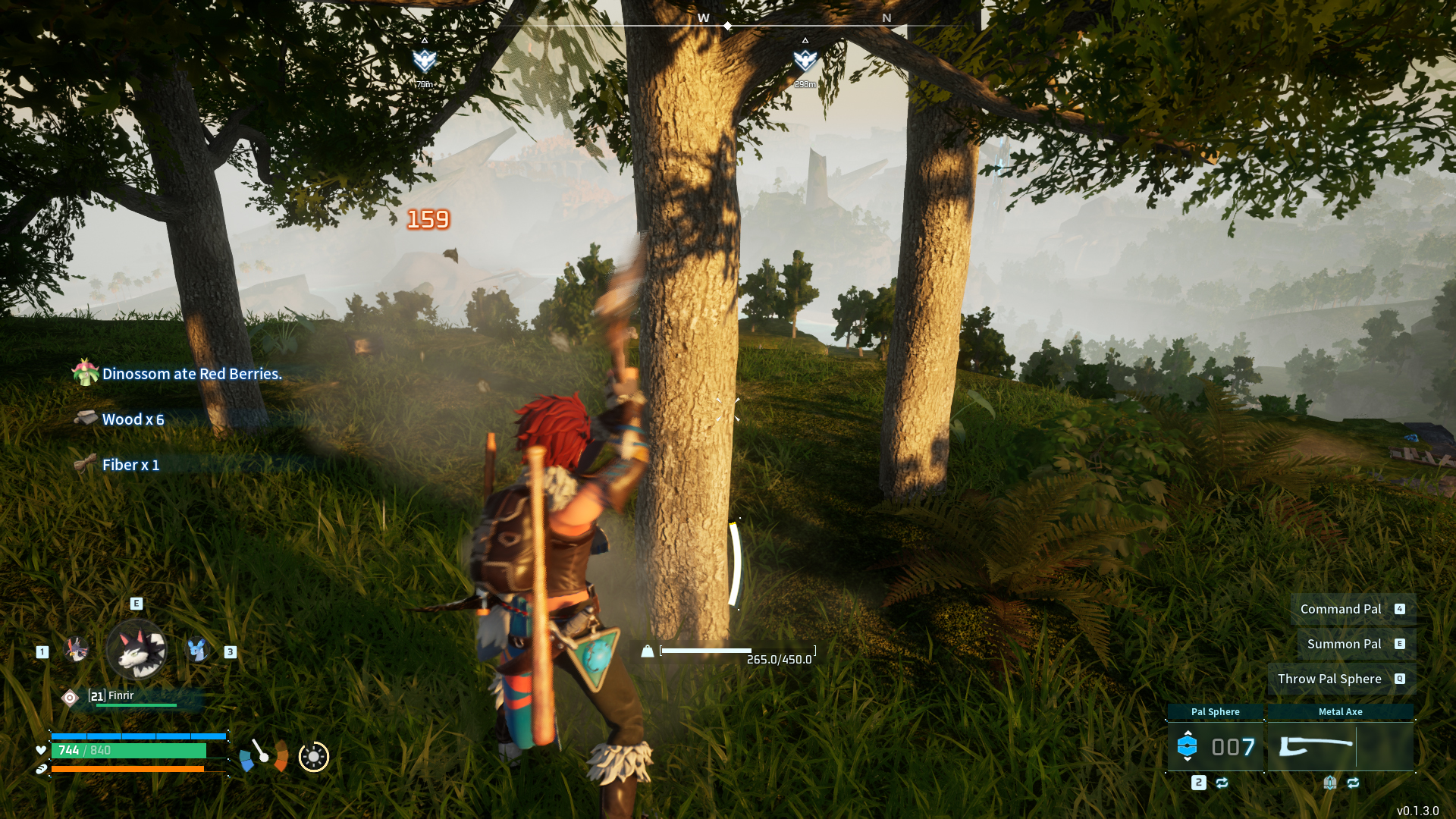The width and height of the screenshot is (1456, 819).
Task: Click the target icon beside Finrir's name
Action: (x=70, y=698)
